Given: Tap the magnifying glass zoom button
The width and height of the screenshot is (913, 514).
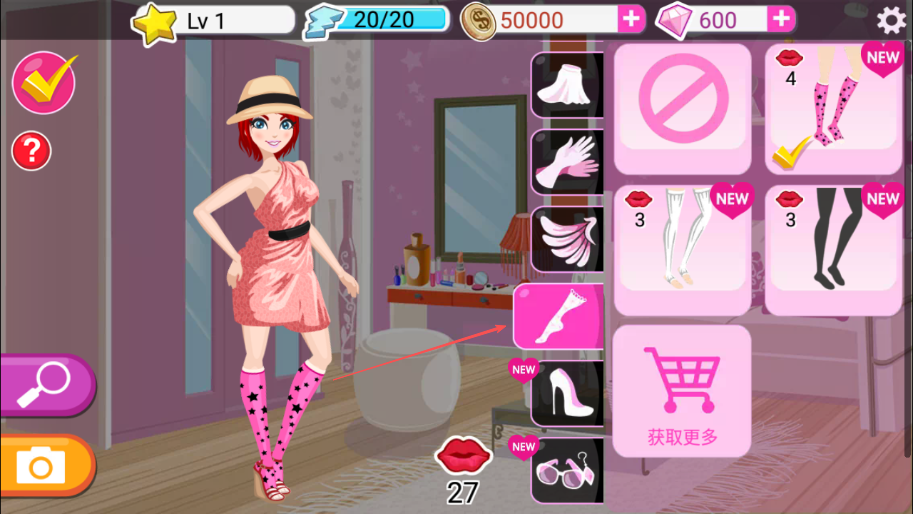Looking at the screenshot, I should (x=45, y=383).
